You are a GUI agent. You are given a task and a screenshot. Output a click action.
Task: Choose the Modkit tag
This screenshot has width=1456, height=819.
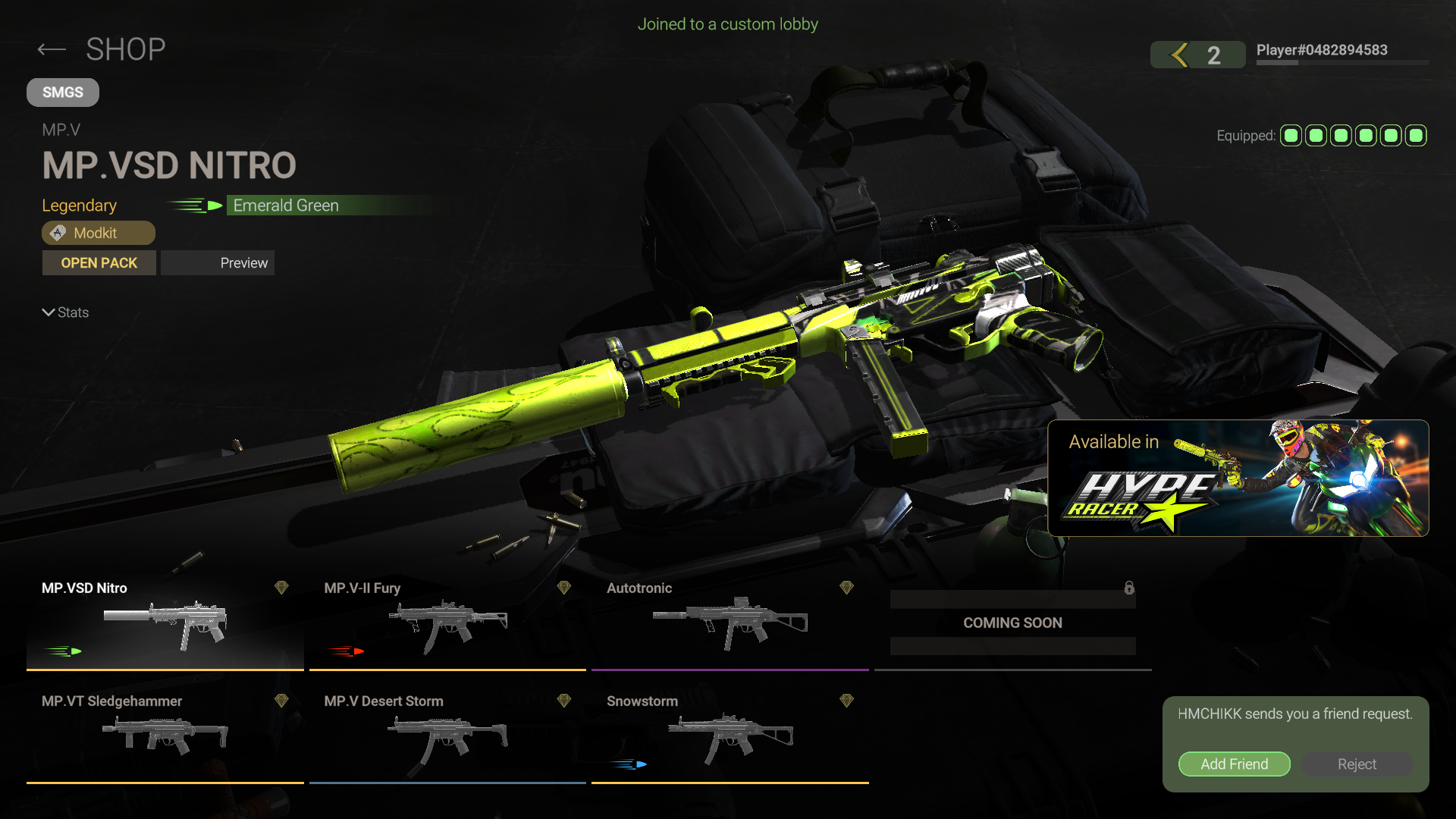coord(98,233)
